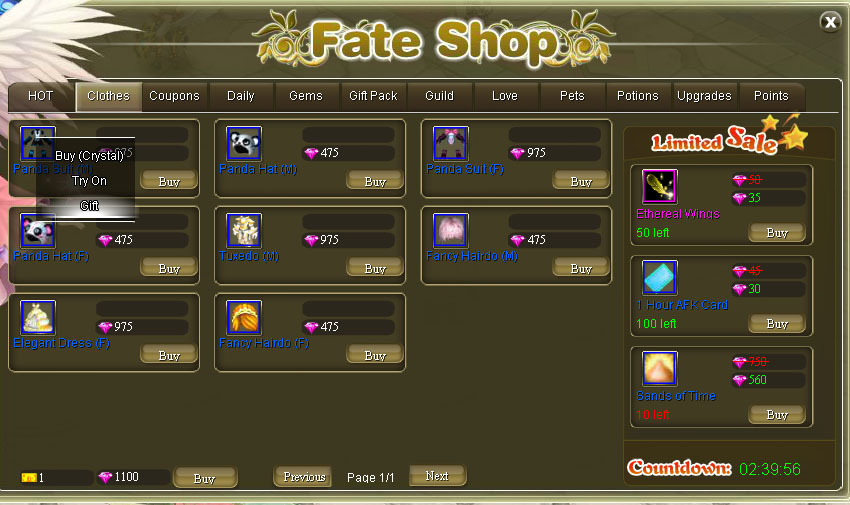Viewport: 850px width, 505px height.
Task: Switch to the Points tab
Action: (771, 96)
